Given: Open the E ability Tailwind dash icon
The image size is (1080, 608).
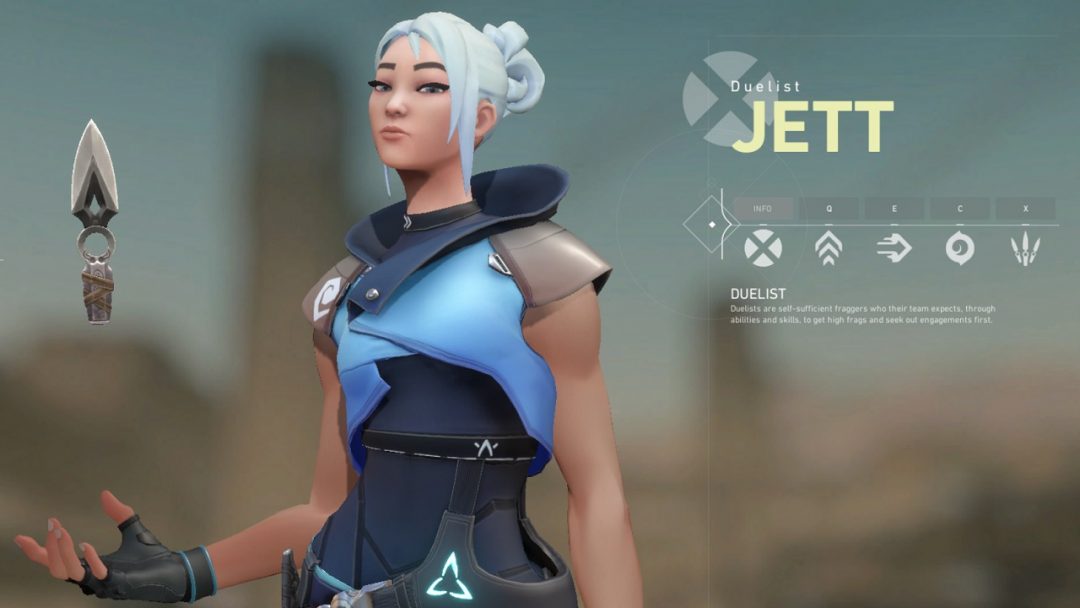Looking at the screenshot, I should pos(894,247).
